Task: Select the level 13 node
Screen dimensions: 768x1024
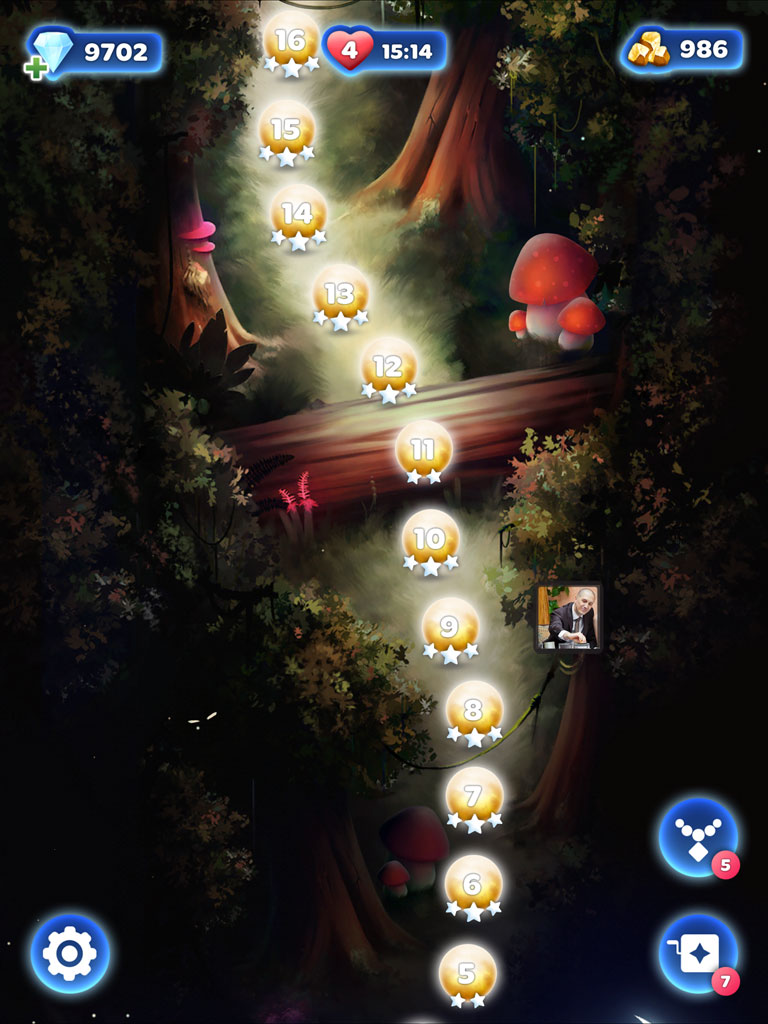Action: pyautogui.click(x=340, y=295)
